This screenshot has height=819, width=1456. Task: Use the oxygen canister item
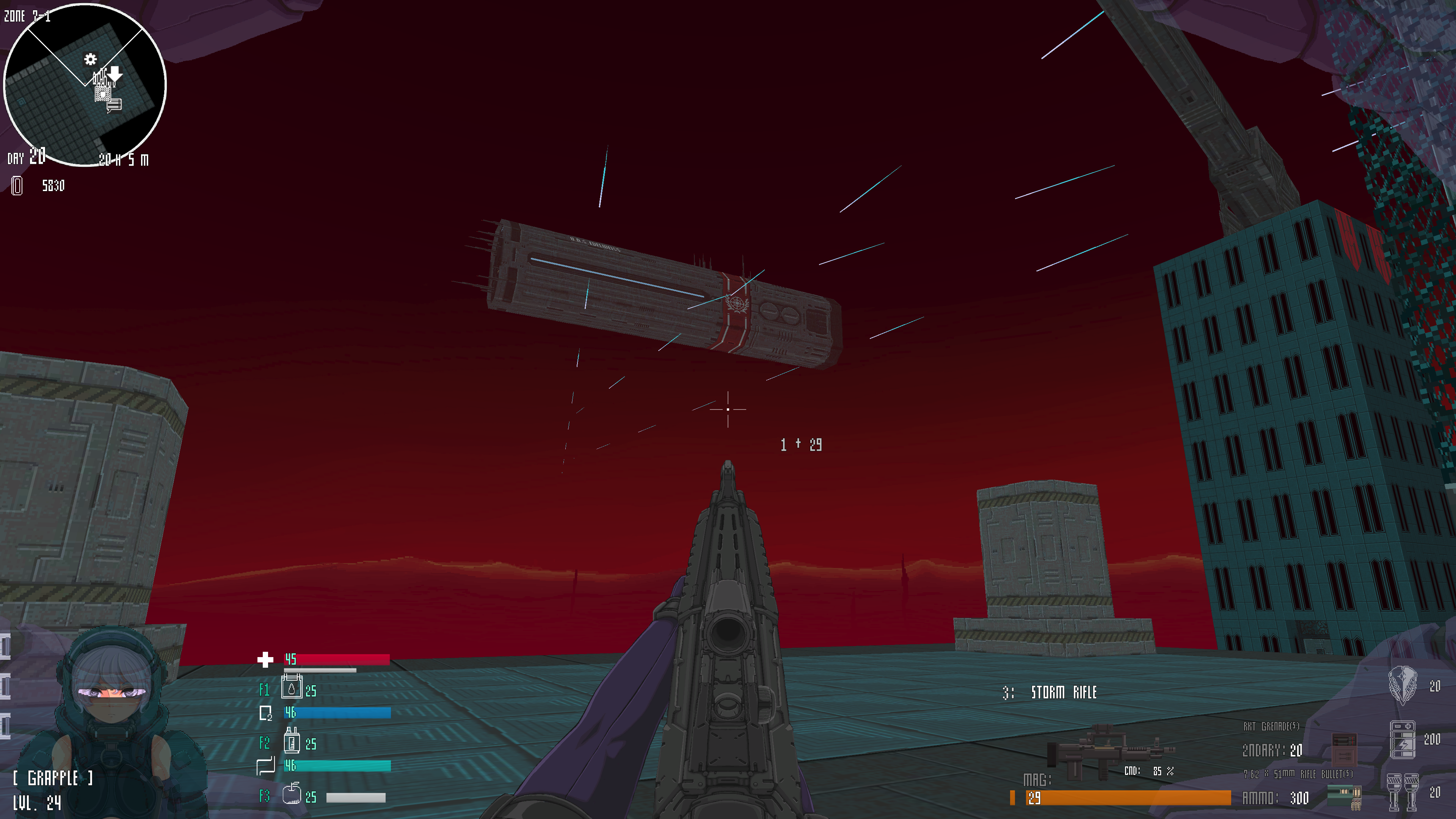292,741
